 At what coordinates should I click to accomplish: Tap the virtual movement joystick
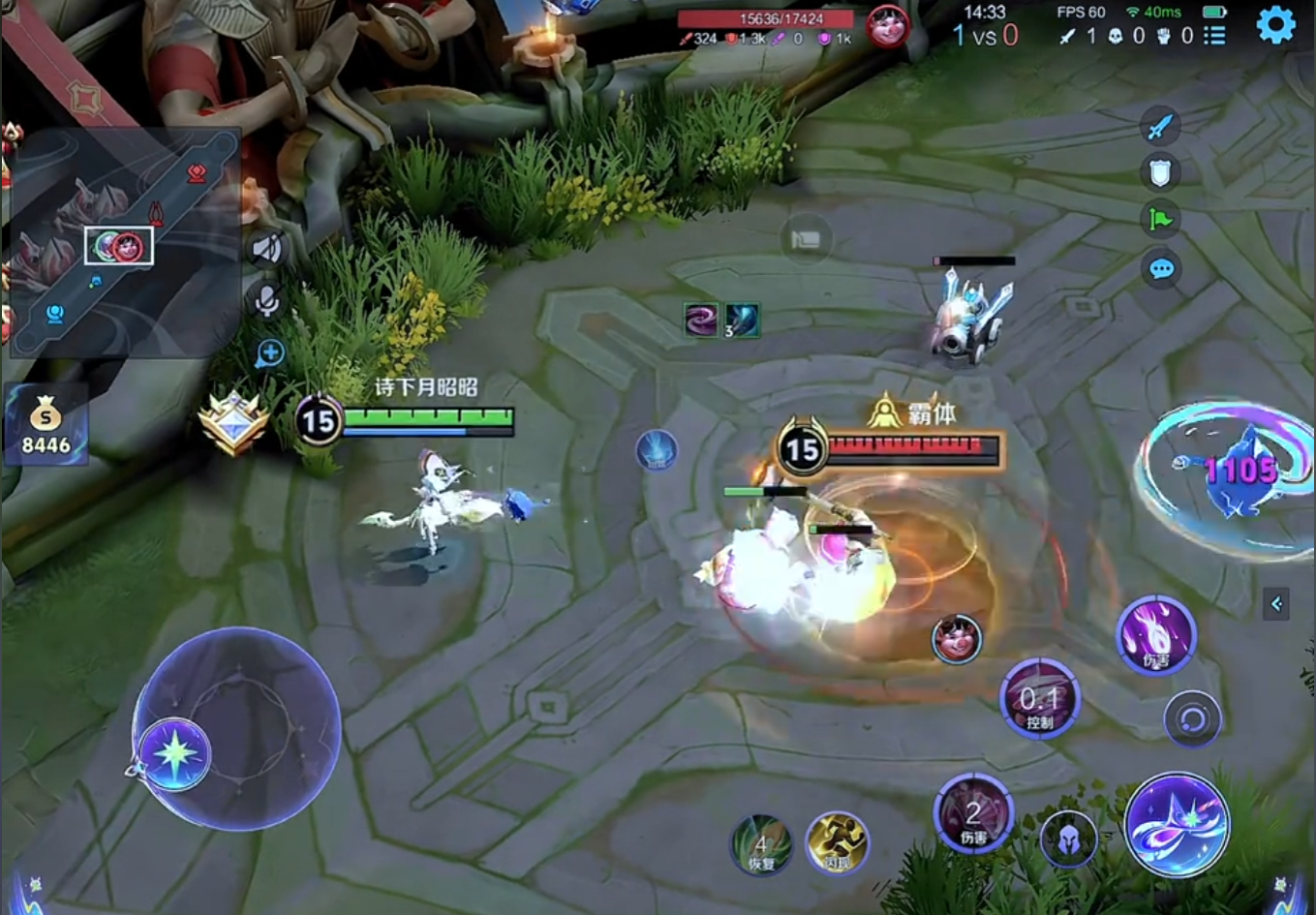(x=236, y=728)
